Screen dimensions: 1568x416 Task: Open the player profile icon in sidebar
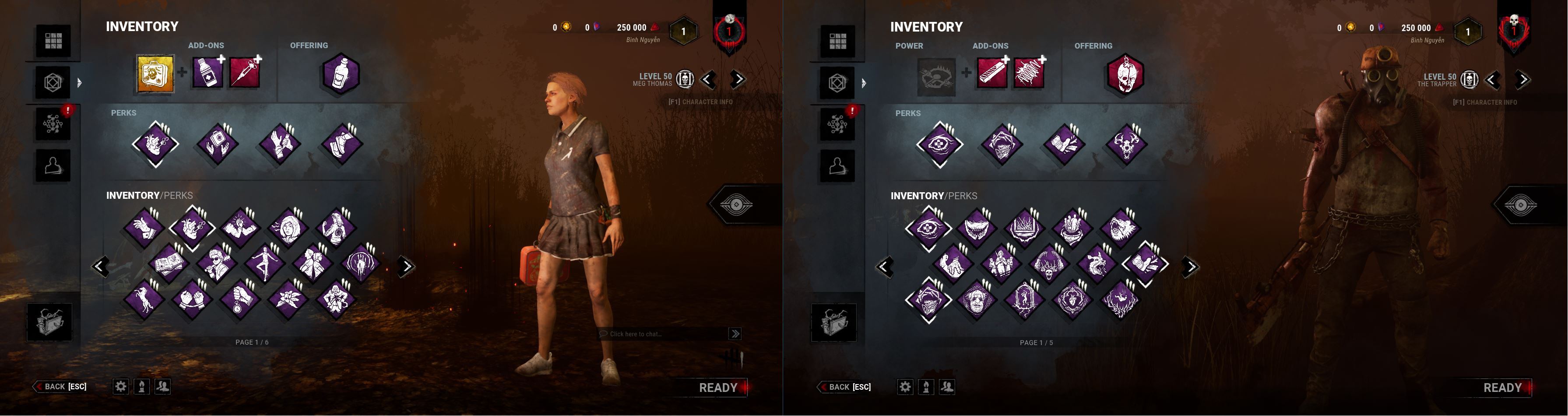(53, 165)
